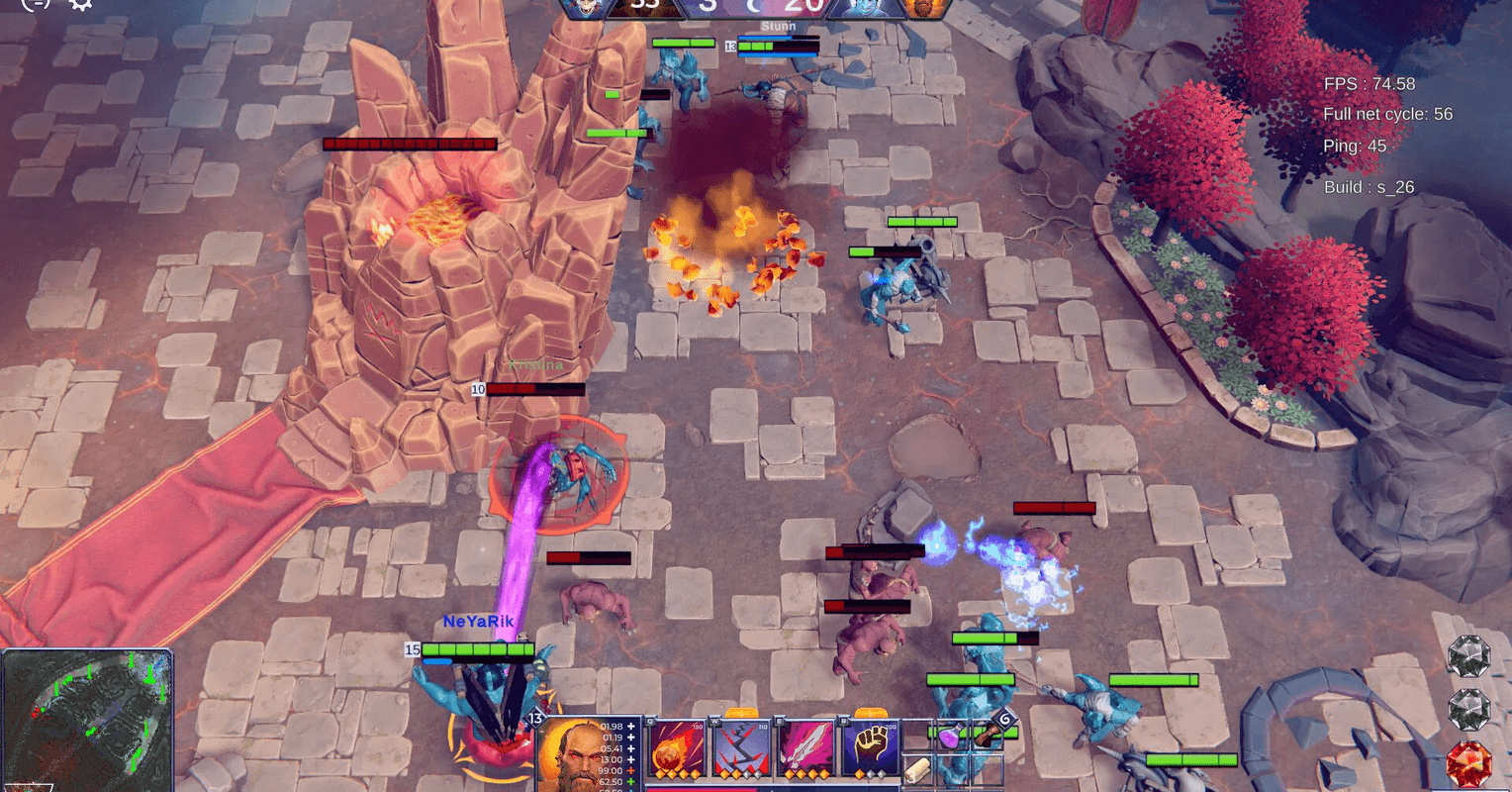The width and height of the screenshot is (1512, 792).
Task: Trigger the raised fist R ultimate
Action: [x=871, y=746]
